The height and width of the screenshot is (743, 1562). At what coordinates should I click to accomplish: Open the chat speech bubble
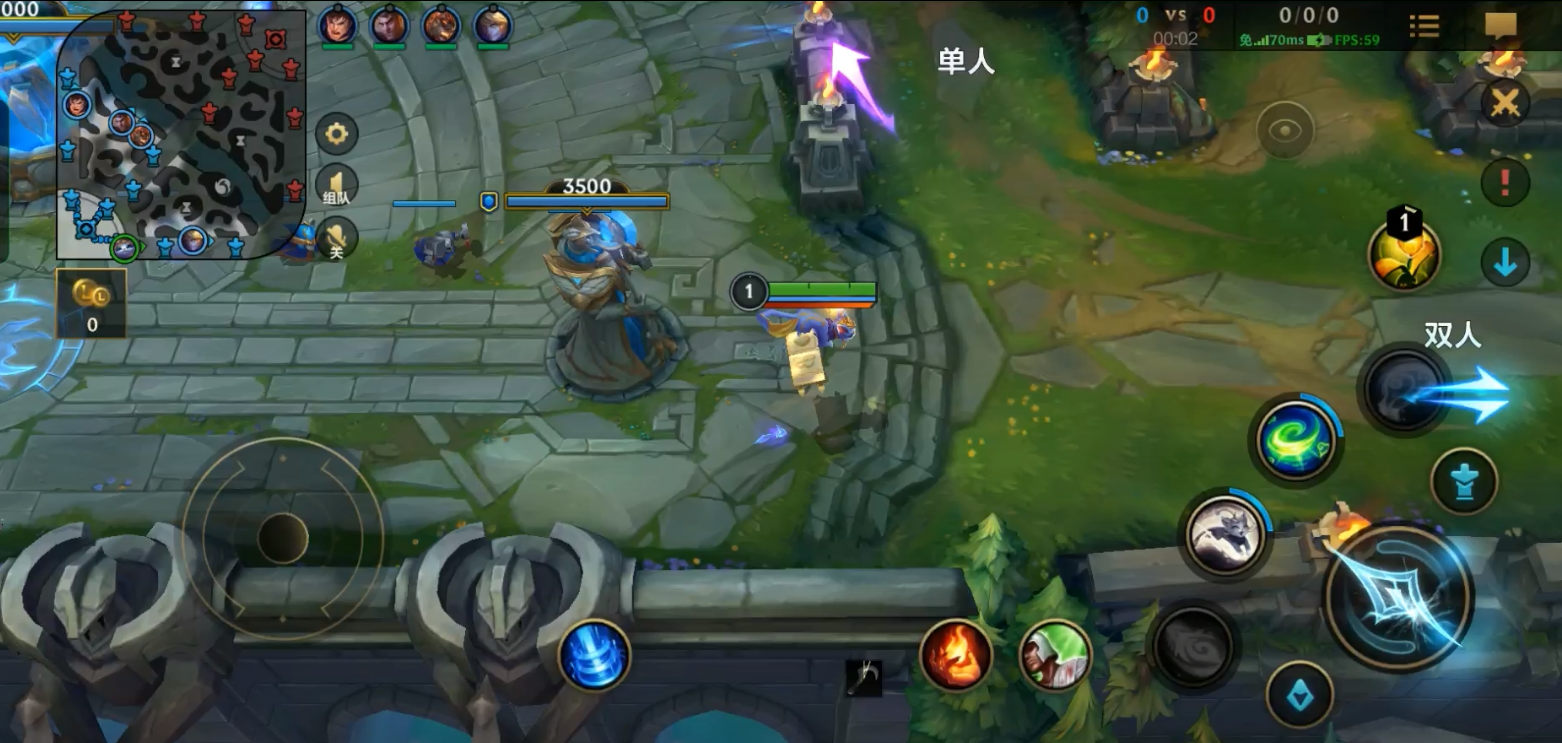click(1500, 26)
